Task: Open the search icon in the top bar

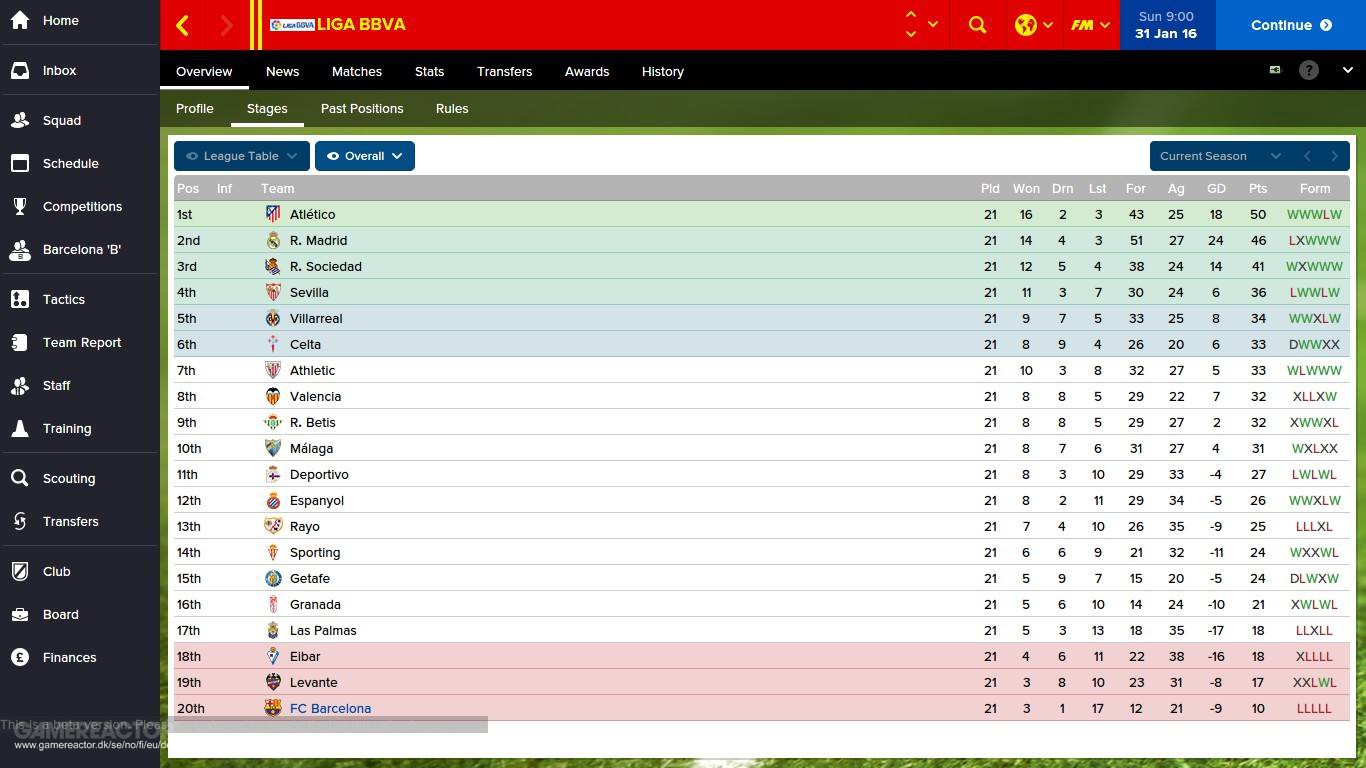Action: (977, 25)
